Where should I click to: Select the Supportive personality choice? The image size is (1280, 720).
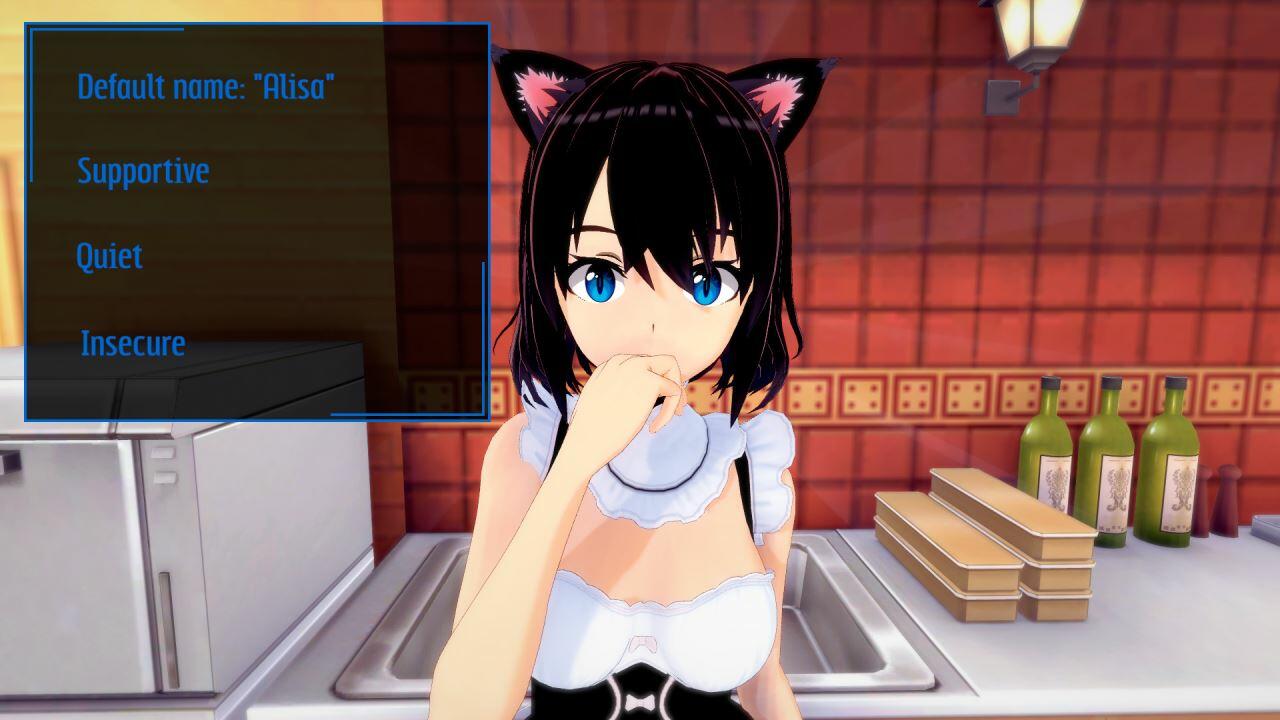click(143, 171)
